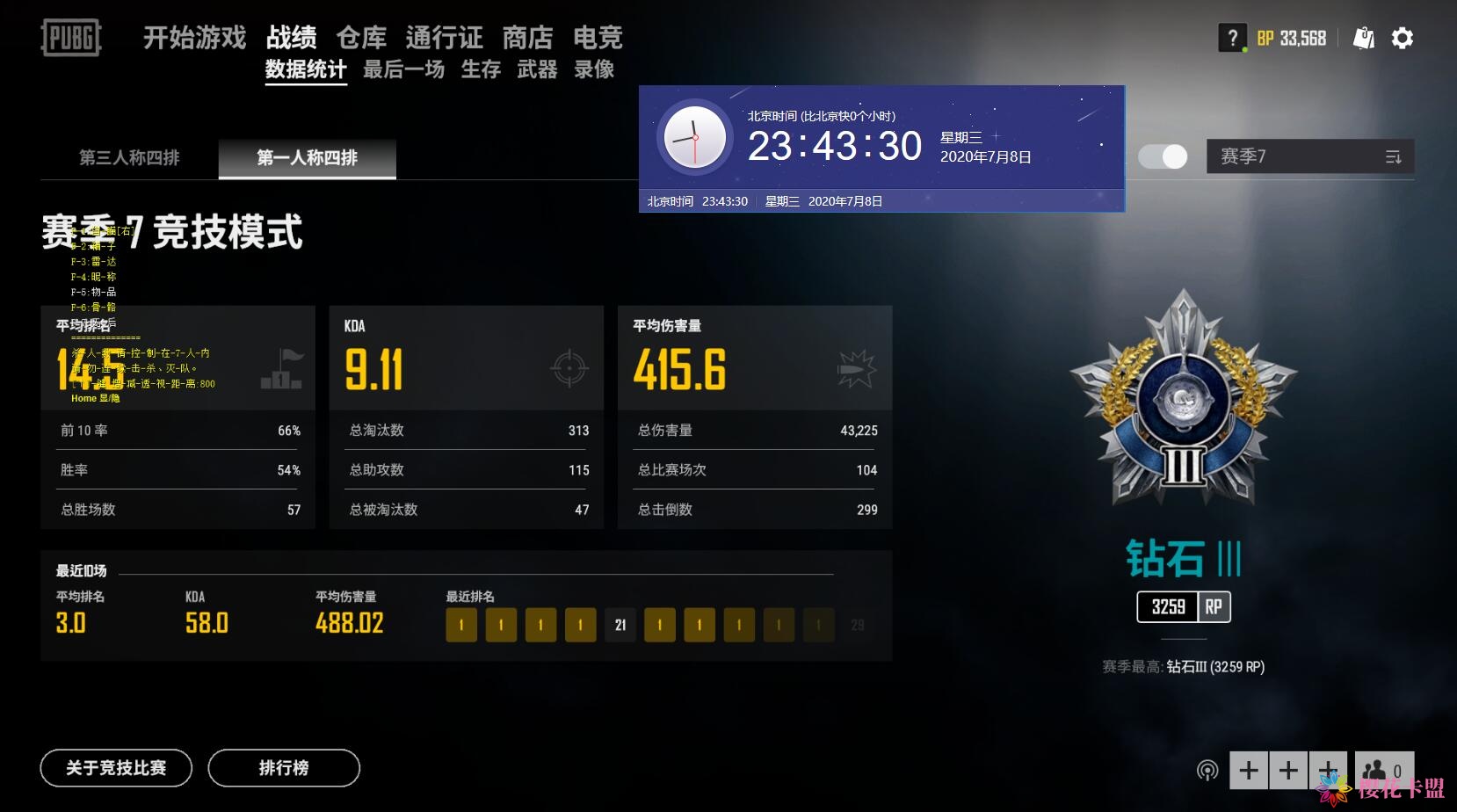Click the question mark help icon

pos(1232,39)
